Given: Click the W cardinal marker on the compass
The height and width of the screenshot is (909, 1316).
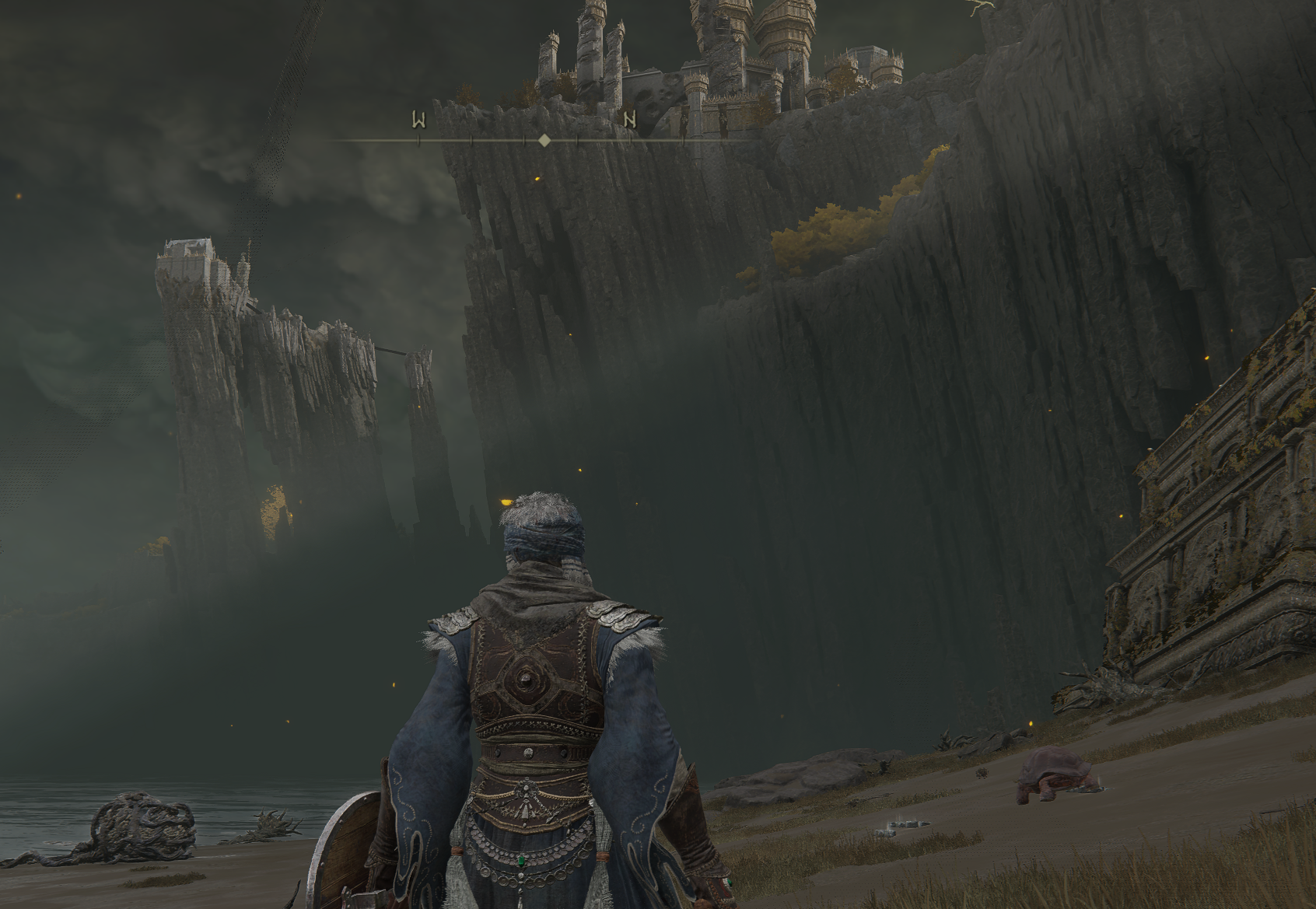Looking at the screenshot, I should [x=419, y=118].
